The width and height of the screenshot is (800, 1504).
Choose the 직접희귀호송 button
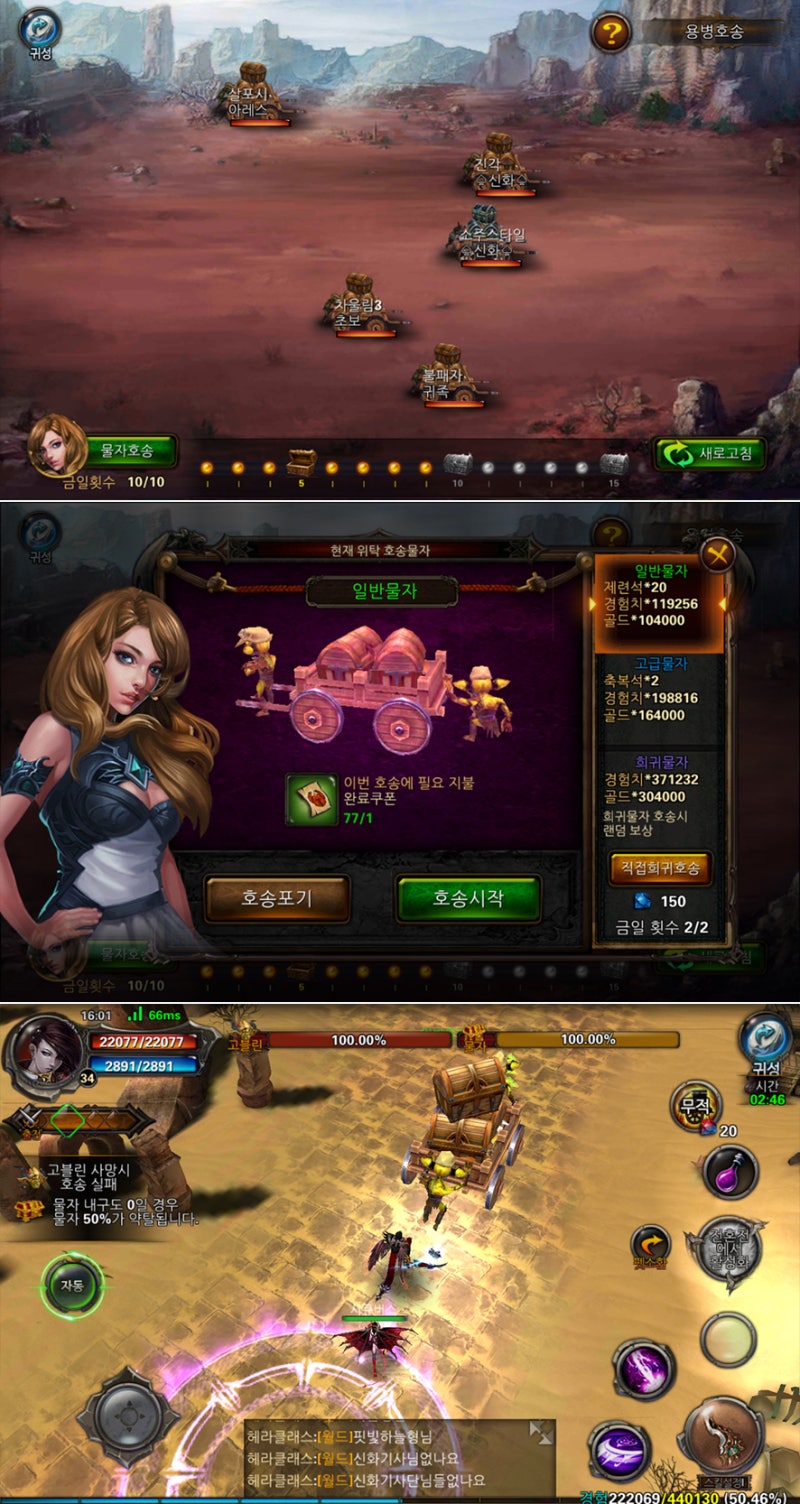(660, 867)
